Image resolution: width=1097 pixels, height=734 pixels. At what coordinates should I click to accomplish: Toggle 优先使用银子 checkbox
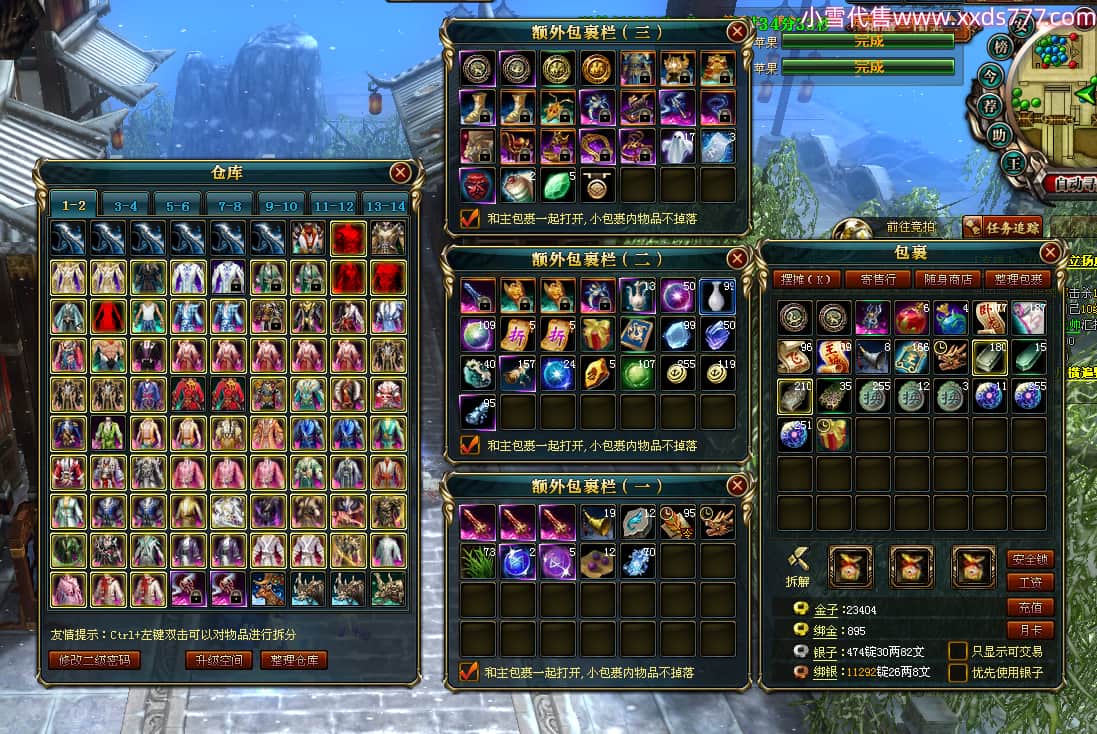958,672
